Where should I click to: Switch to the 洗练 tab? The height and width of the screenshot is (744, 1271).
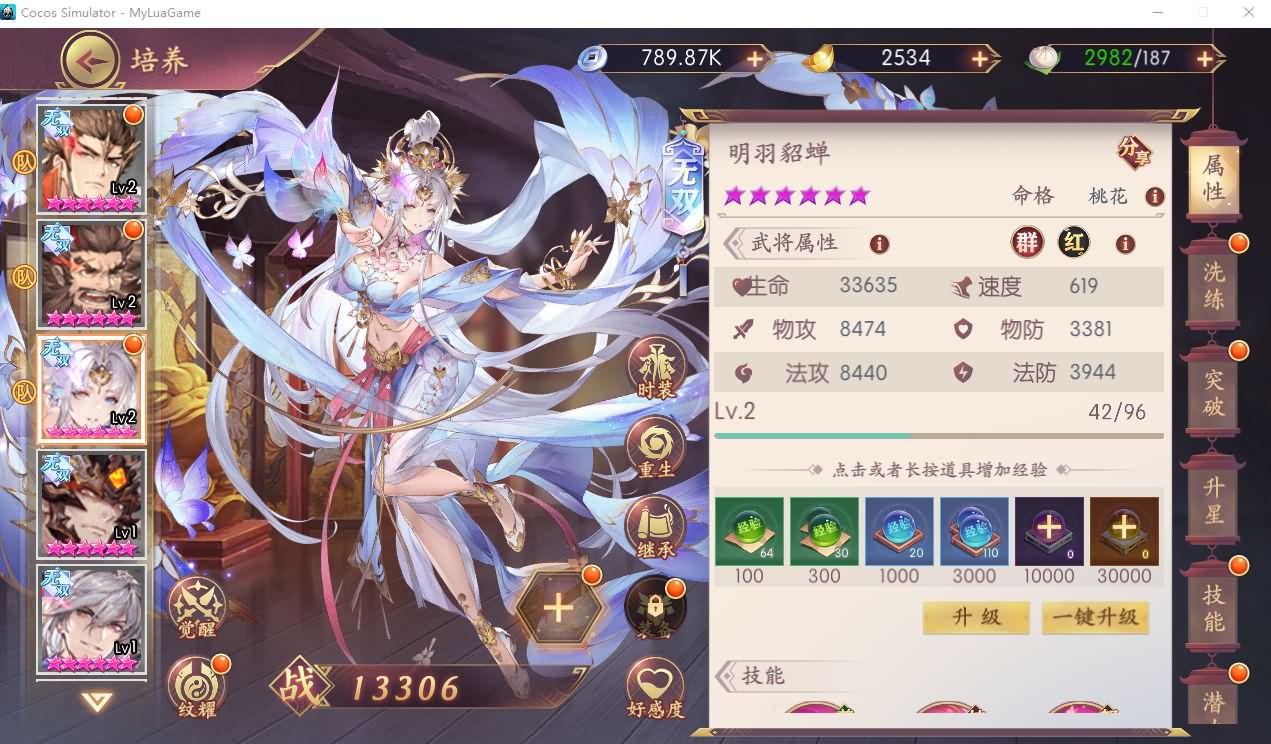tap(1213, 286)
